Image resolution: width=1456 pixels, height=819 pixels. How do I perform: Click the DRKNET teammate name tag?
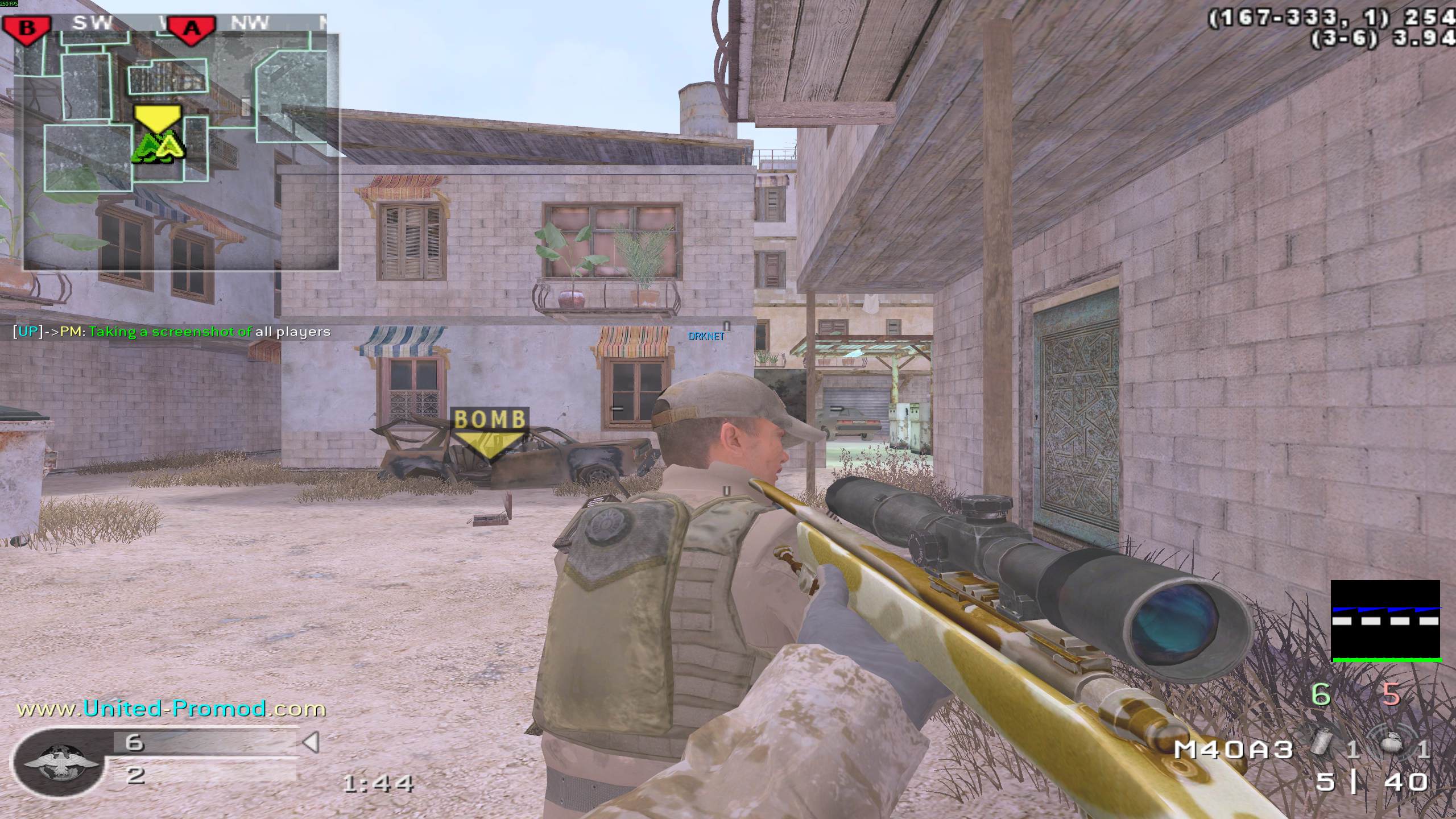[x=706, y=336]
